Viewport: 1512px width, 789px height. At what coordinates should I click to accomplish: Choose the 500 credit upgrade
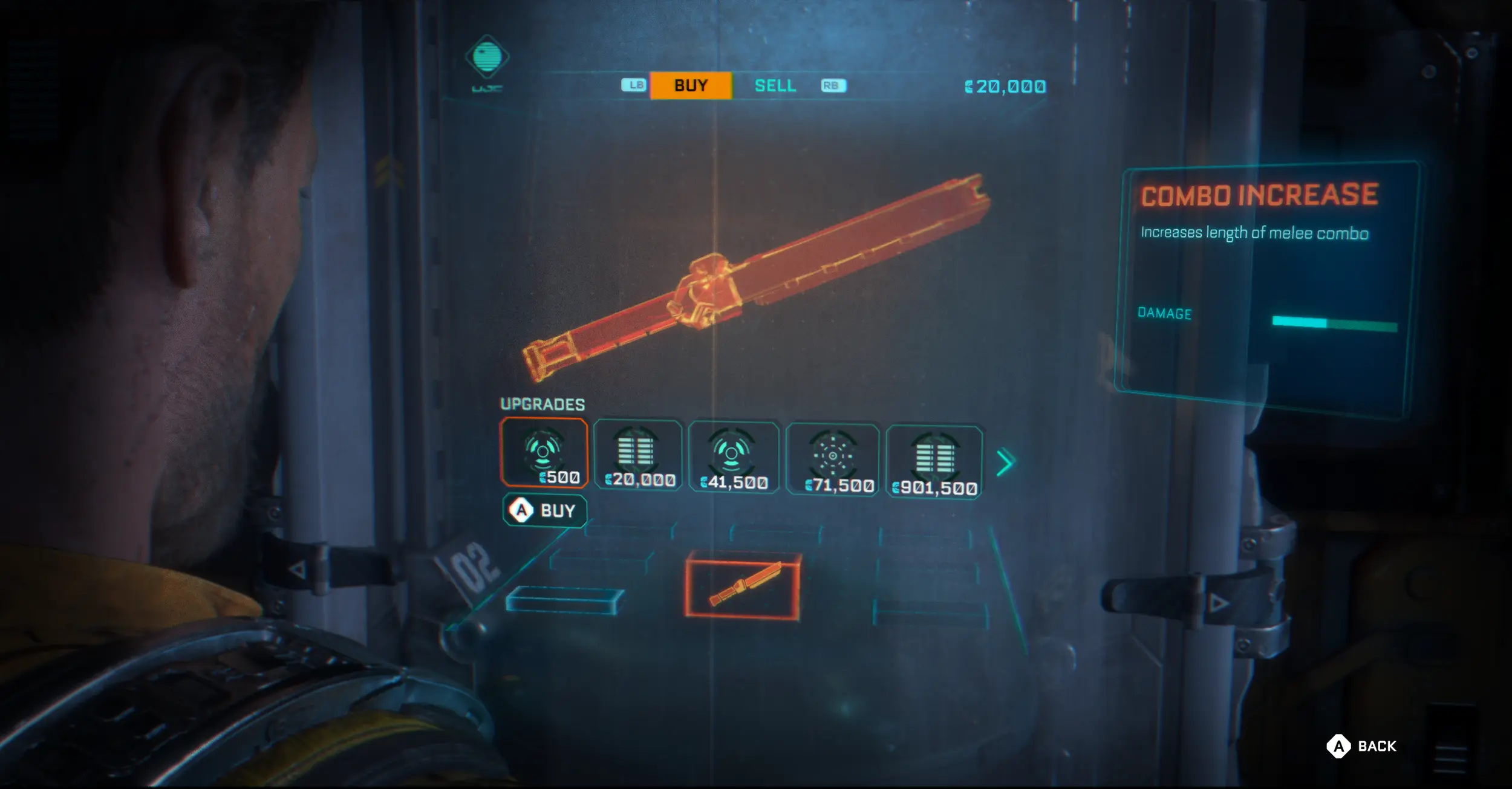click(x=544, y=452)
